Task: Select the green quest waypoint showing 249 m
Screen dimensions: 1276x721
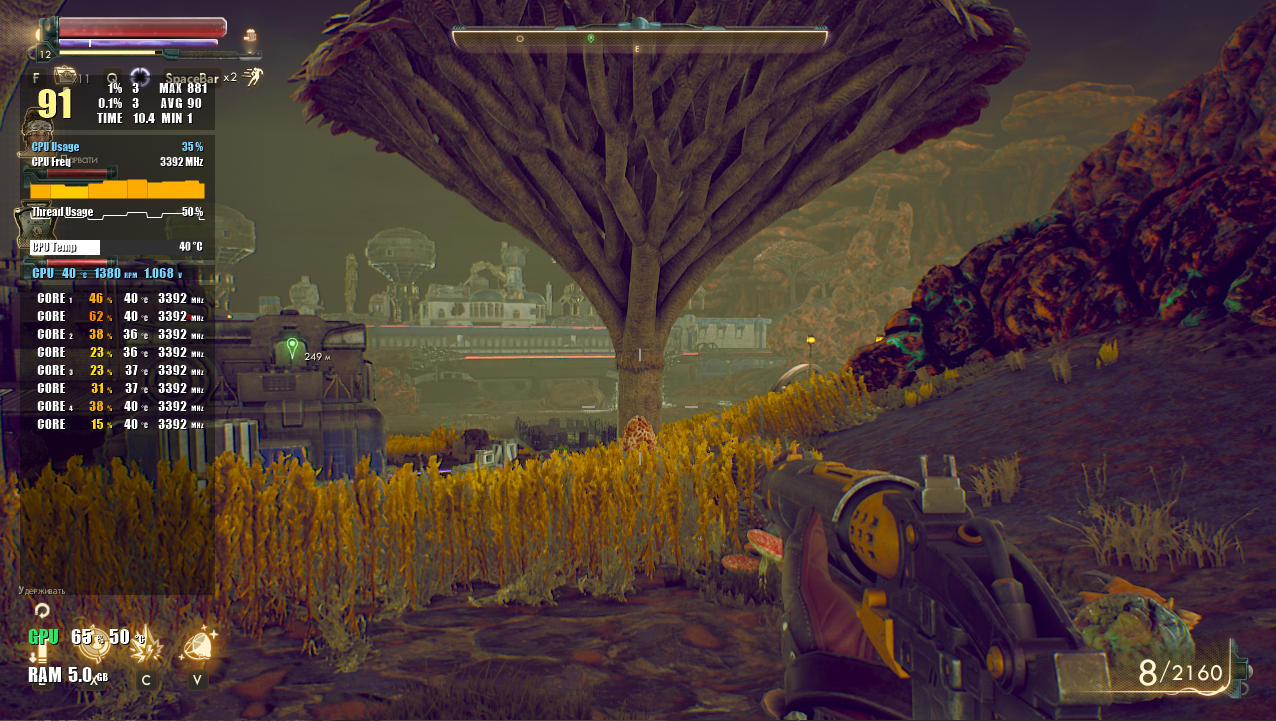Action: pos(292,348)
